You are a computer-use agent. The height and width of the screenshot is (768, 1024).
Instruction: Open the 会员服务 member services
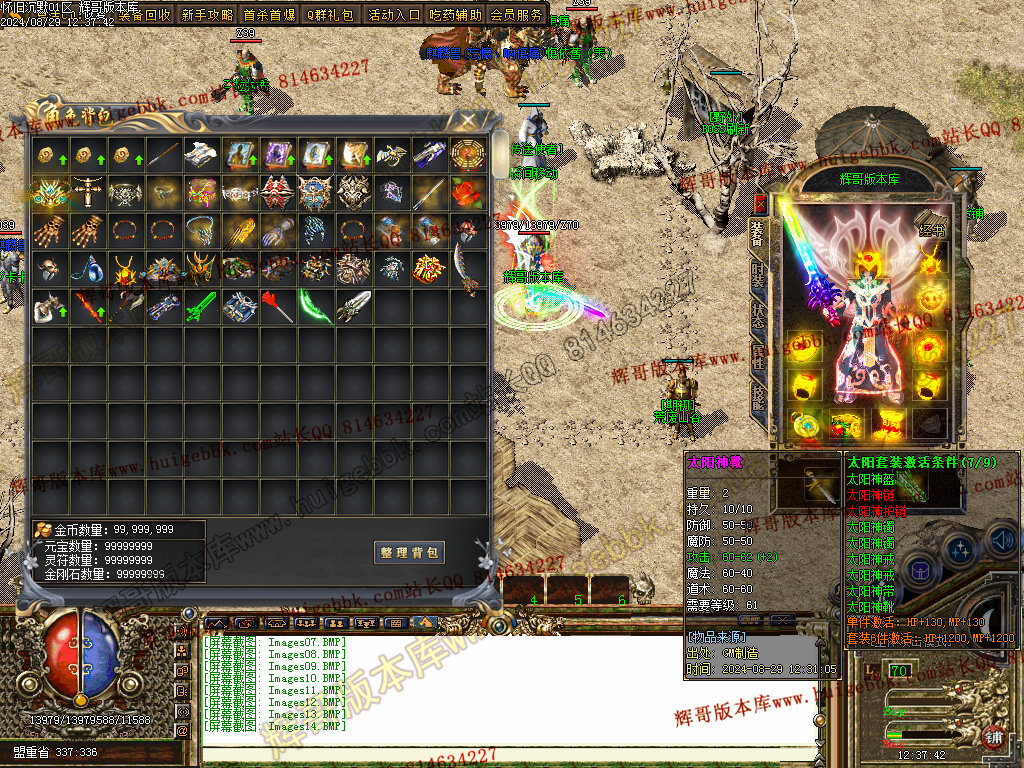517,15
